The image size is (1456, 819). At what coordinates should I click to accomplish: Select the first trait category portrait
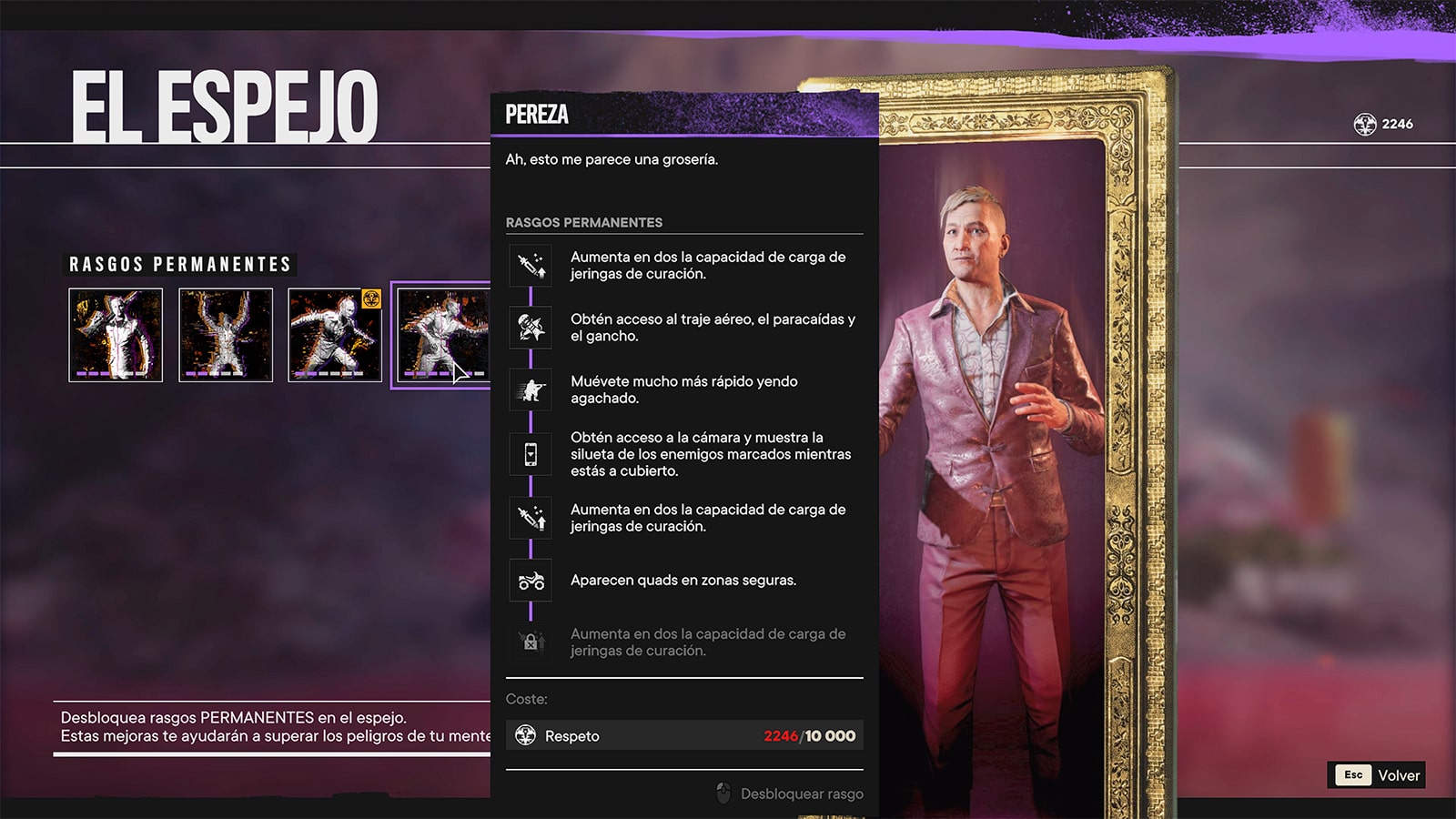(116, 336)
